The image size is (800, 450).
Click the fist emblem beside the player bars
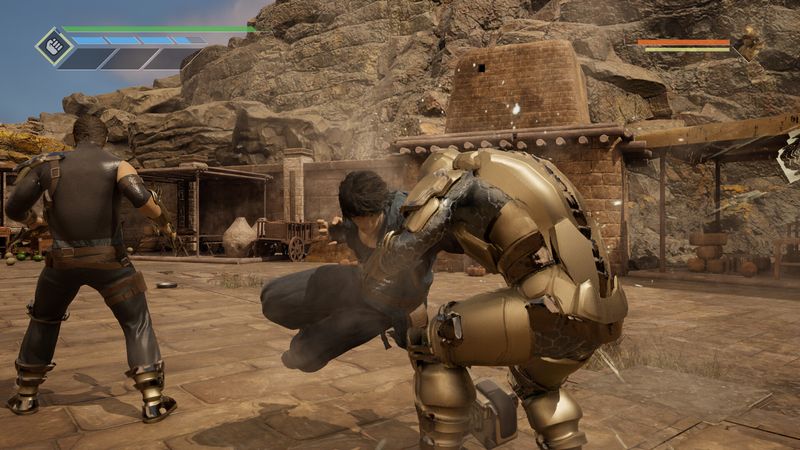53,46
